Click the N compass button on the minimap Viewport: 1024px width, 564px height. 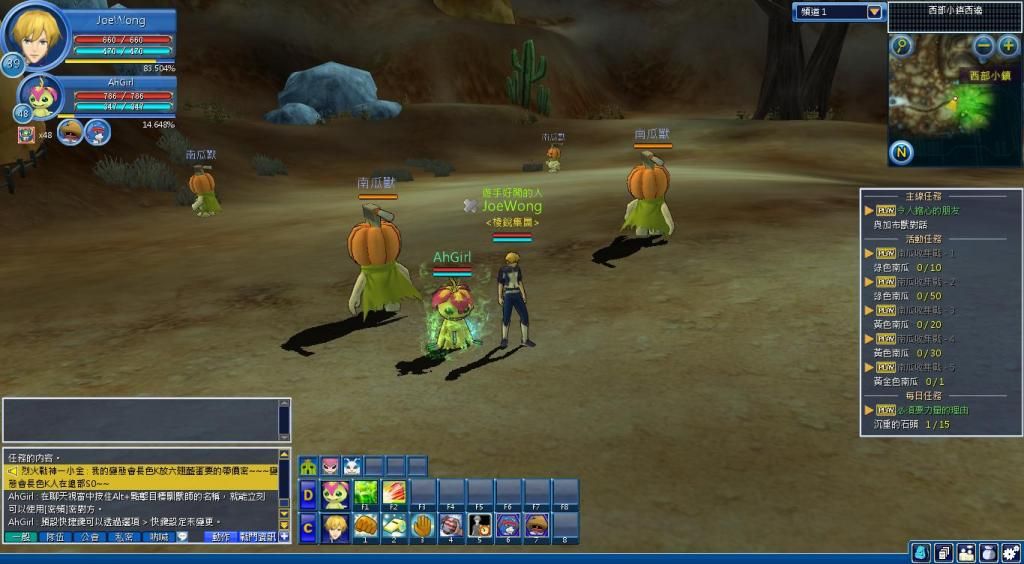(x=901, y=152)
